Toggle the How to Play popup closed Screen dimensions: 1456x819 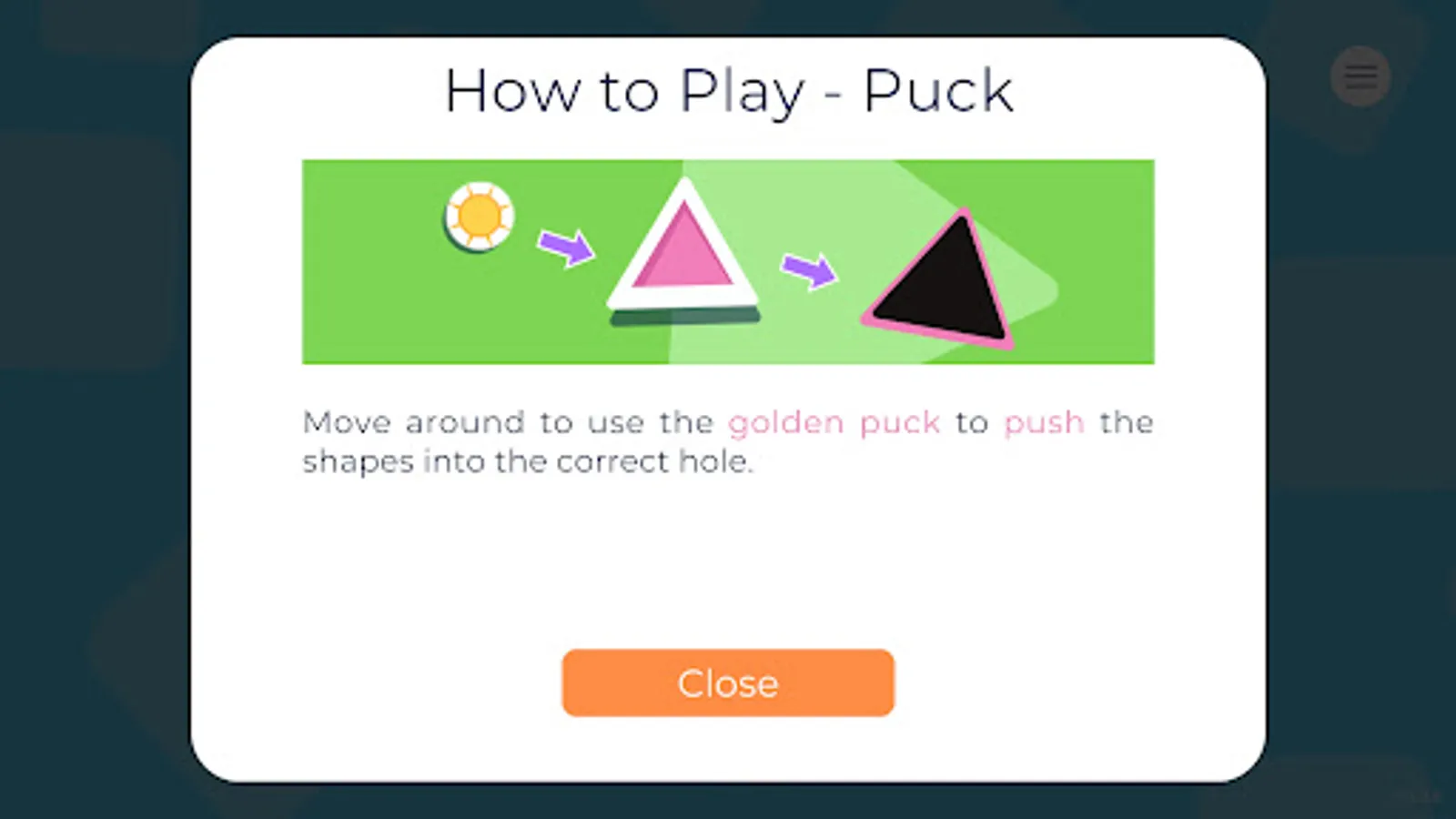727,682
